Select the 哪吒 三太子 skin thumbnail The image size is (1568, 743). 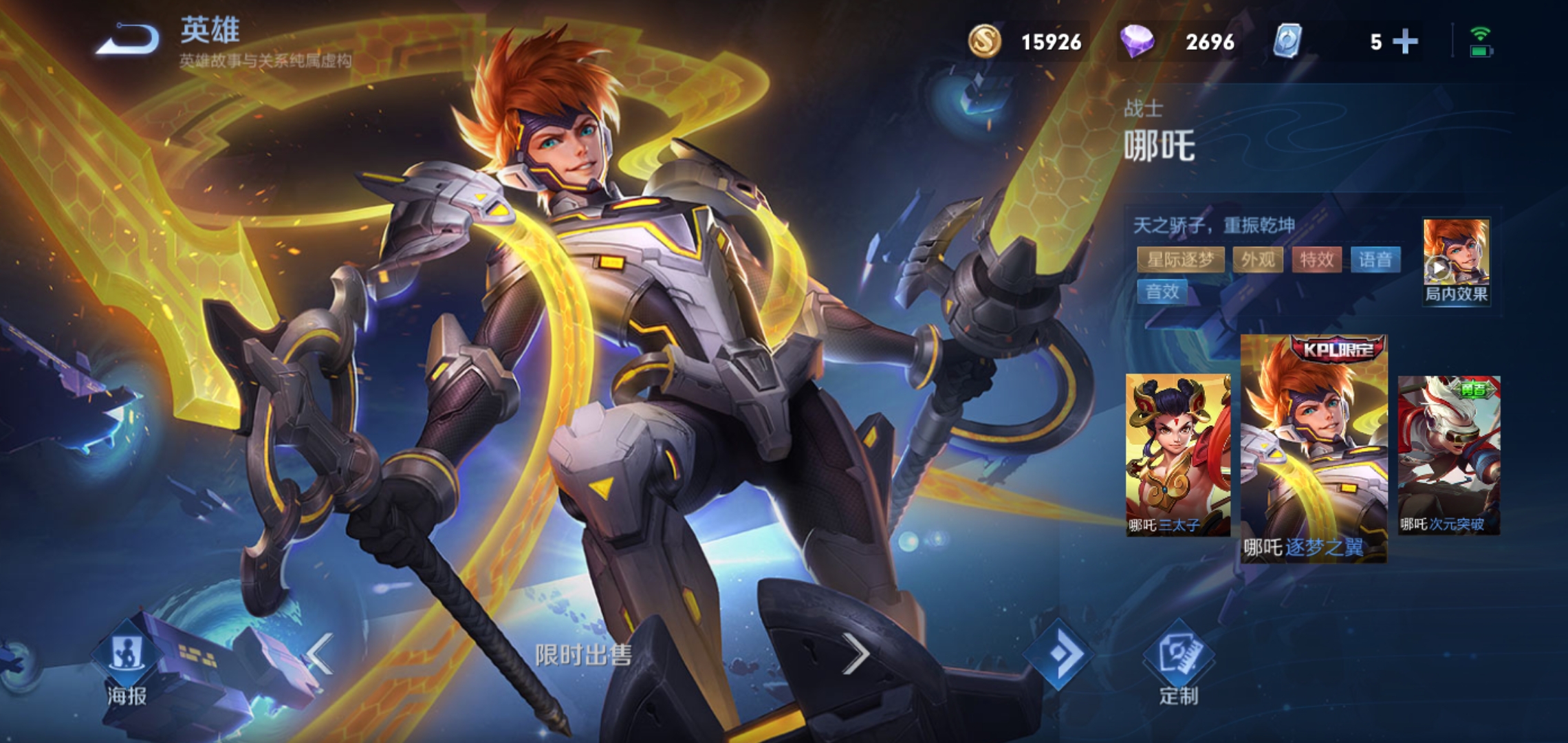point(1177,454)
